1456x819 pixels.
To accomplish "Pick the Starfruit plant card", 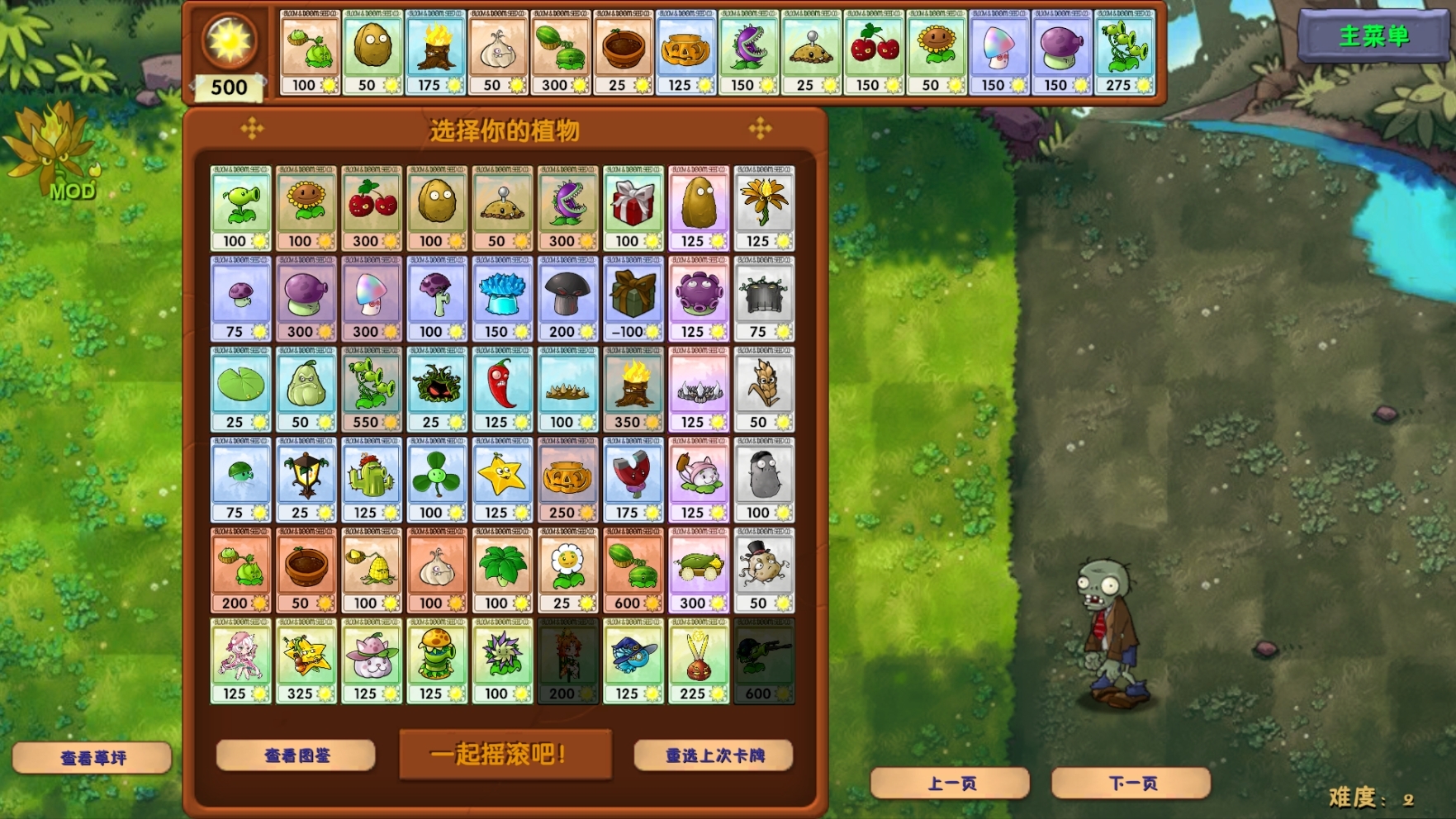I will [x=500, y=477].
